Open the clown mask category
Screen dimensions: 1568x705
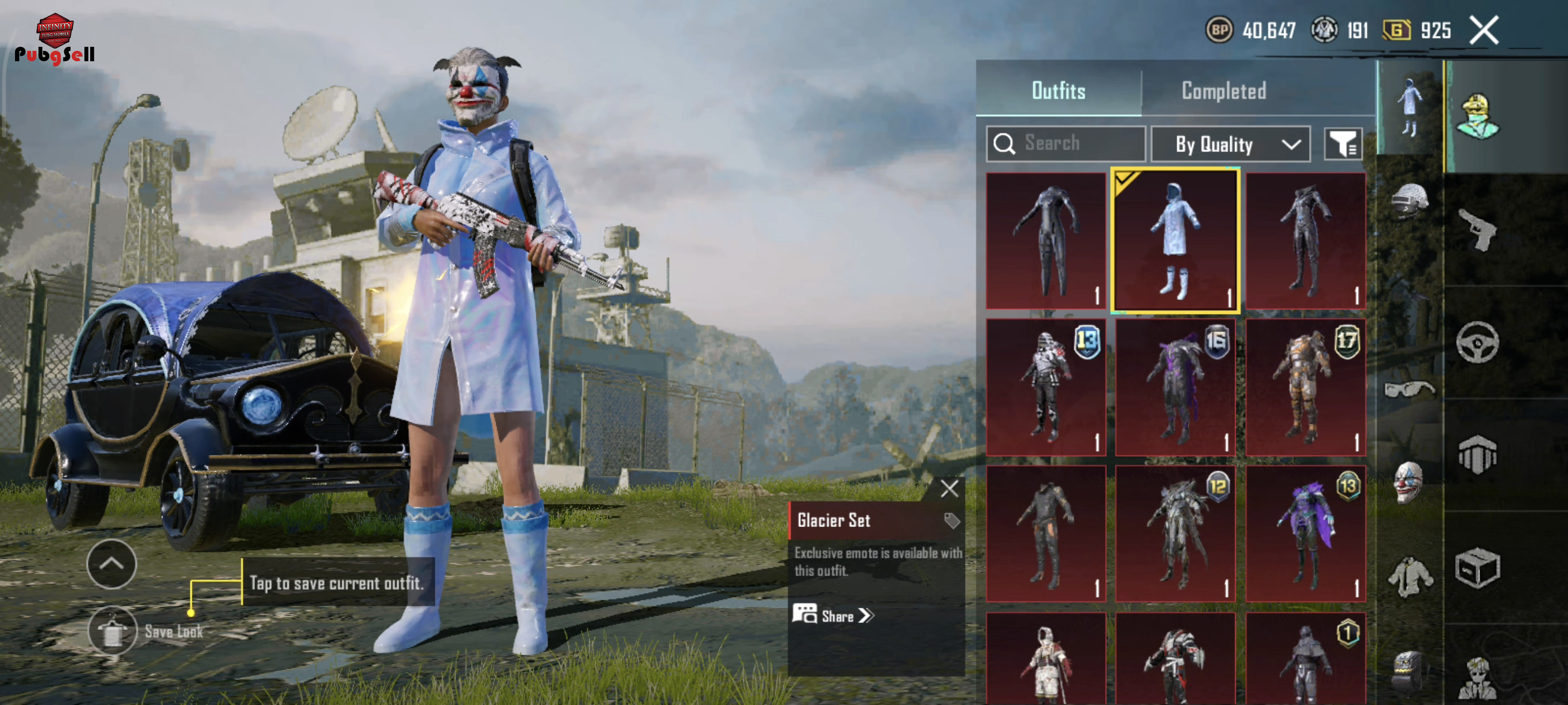coord(1409,483)
